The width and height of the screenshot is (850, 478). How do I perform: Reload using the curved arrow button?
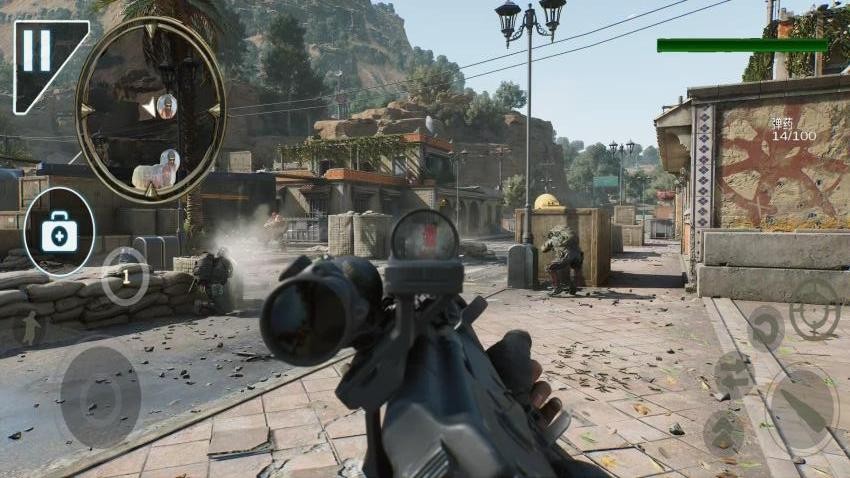tap(765, 327)
